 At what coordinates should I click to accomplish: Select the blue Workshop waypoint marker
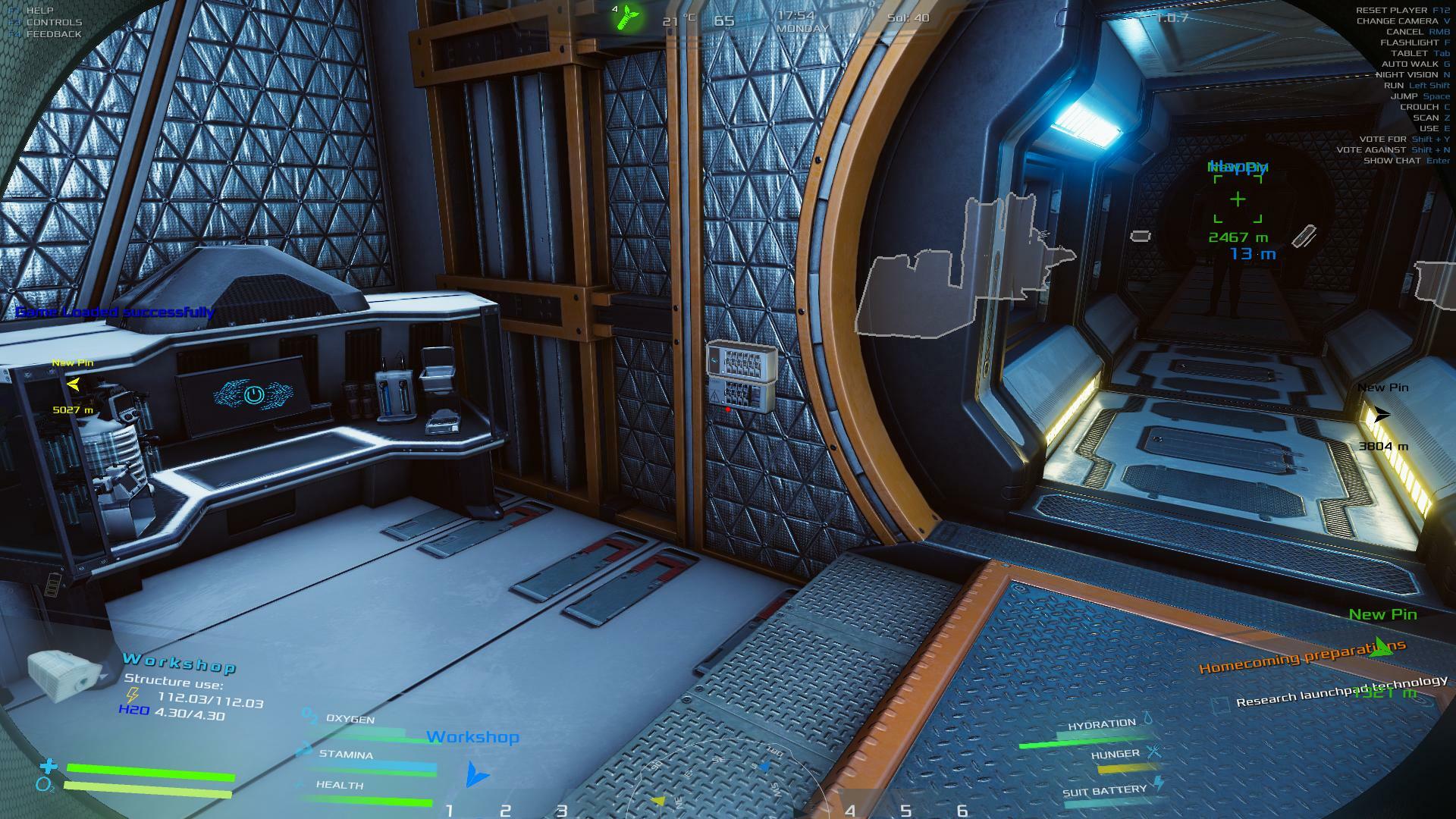[476, 773]
